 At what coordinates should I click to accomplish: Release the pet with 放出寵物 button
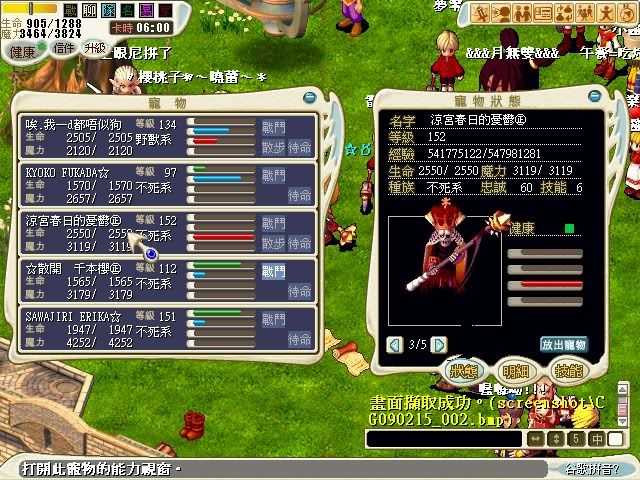(562, 344)
